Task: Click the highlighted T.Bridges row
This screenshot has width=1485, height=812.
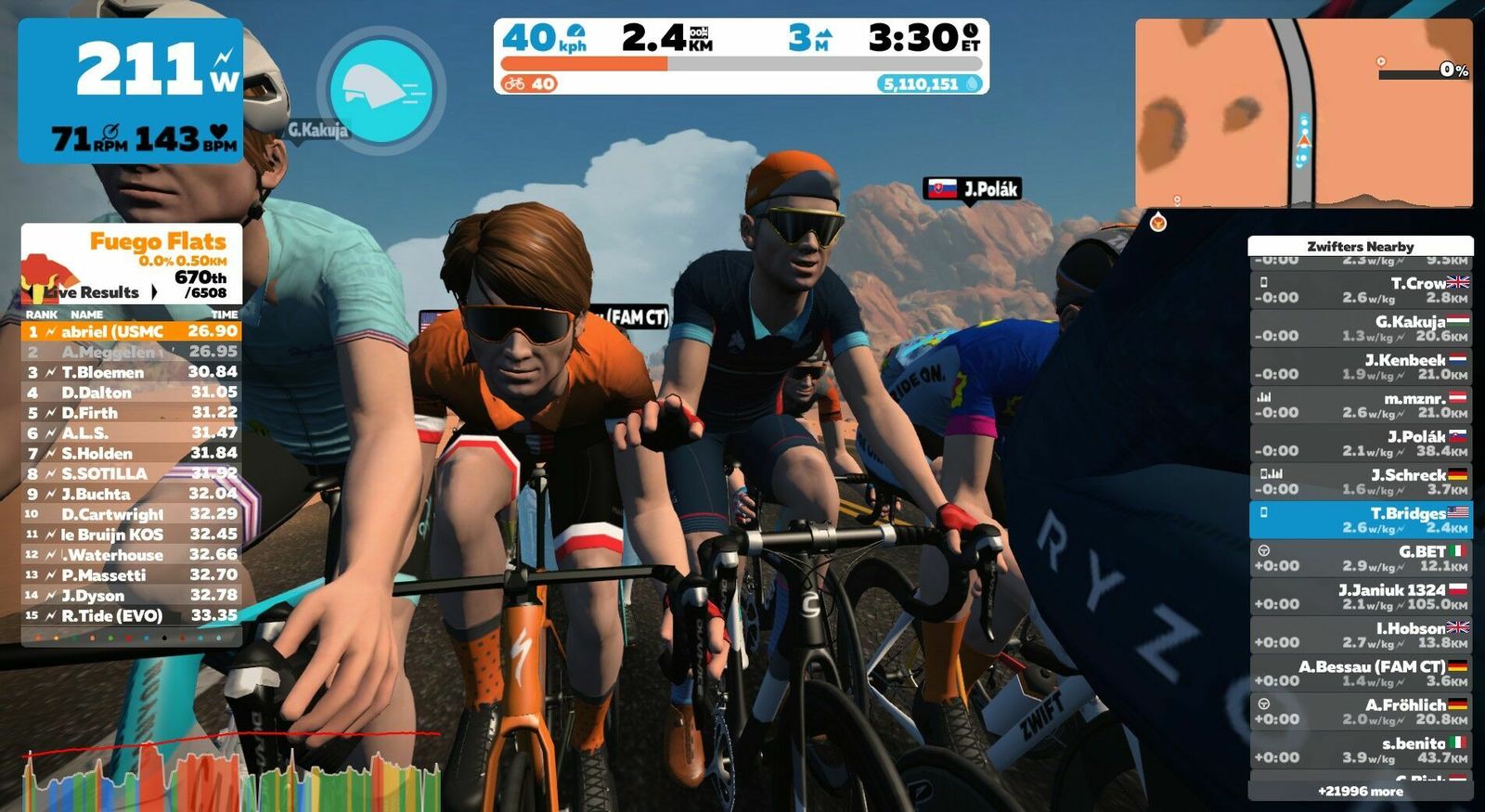Action: point(1360,520)
